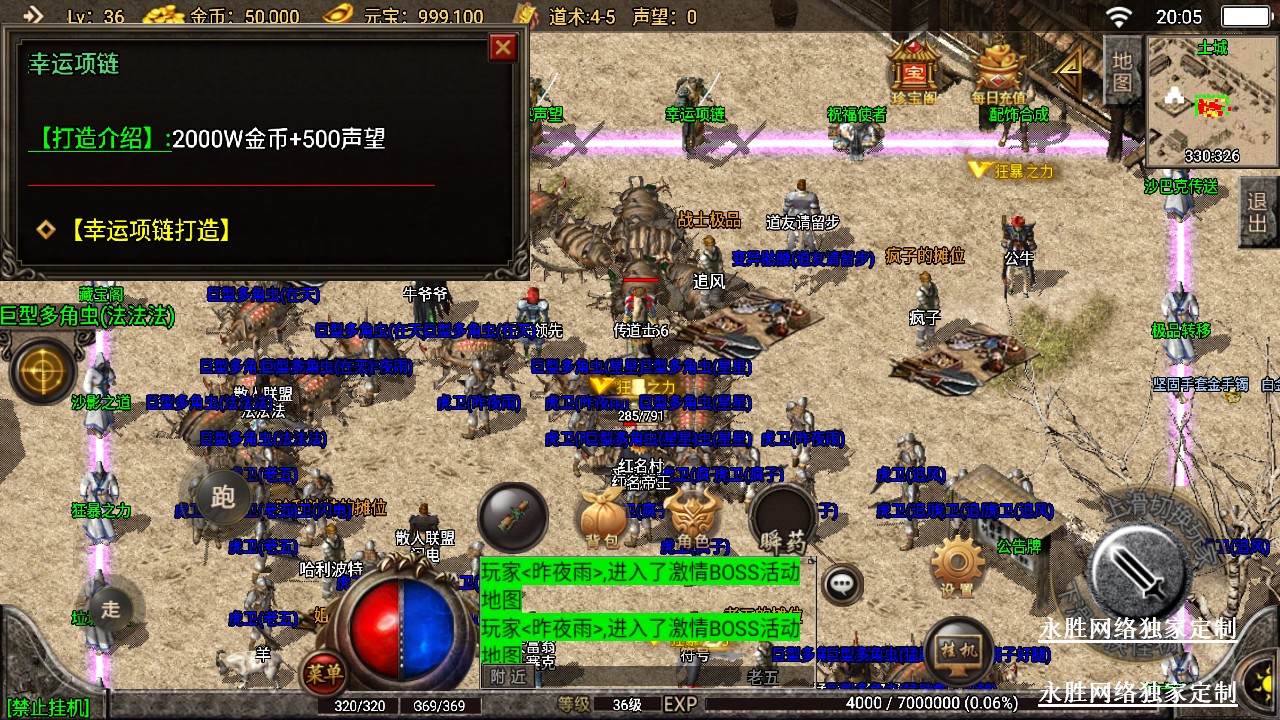This screenshot has height=720, width=1280.
Task: Open the 地图 map button
Action: [1122, 70]
